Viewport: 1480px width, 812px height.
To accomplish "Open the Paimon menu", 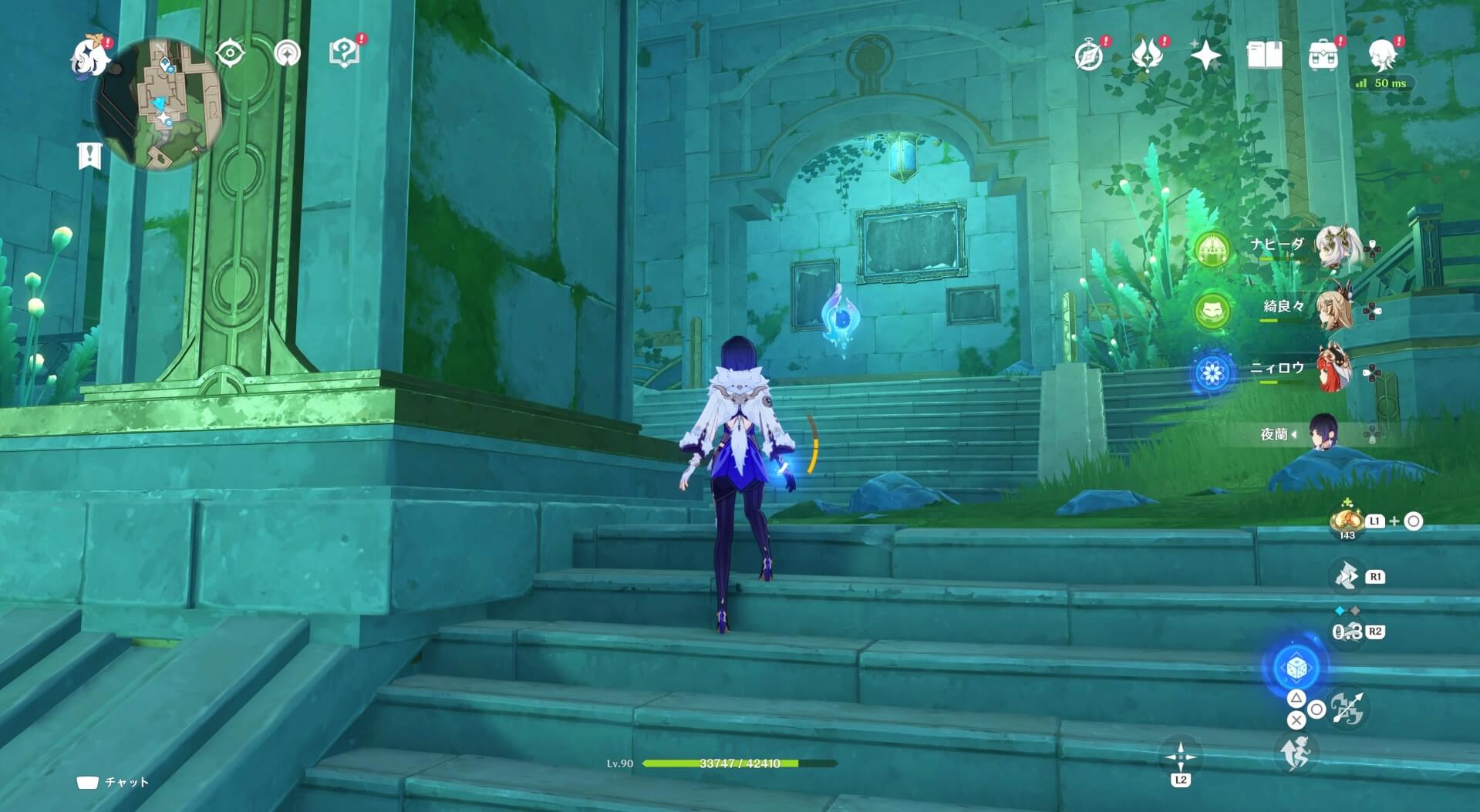I will coord(90,58).
